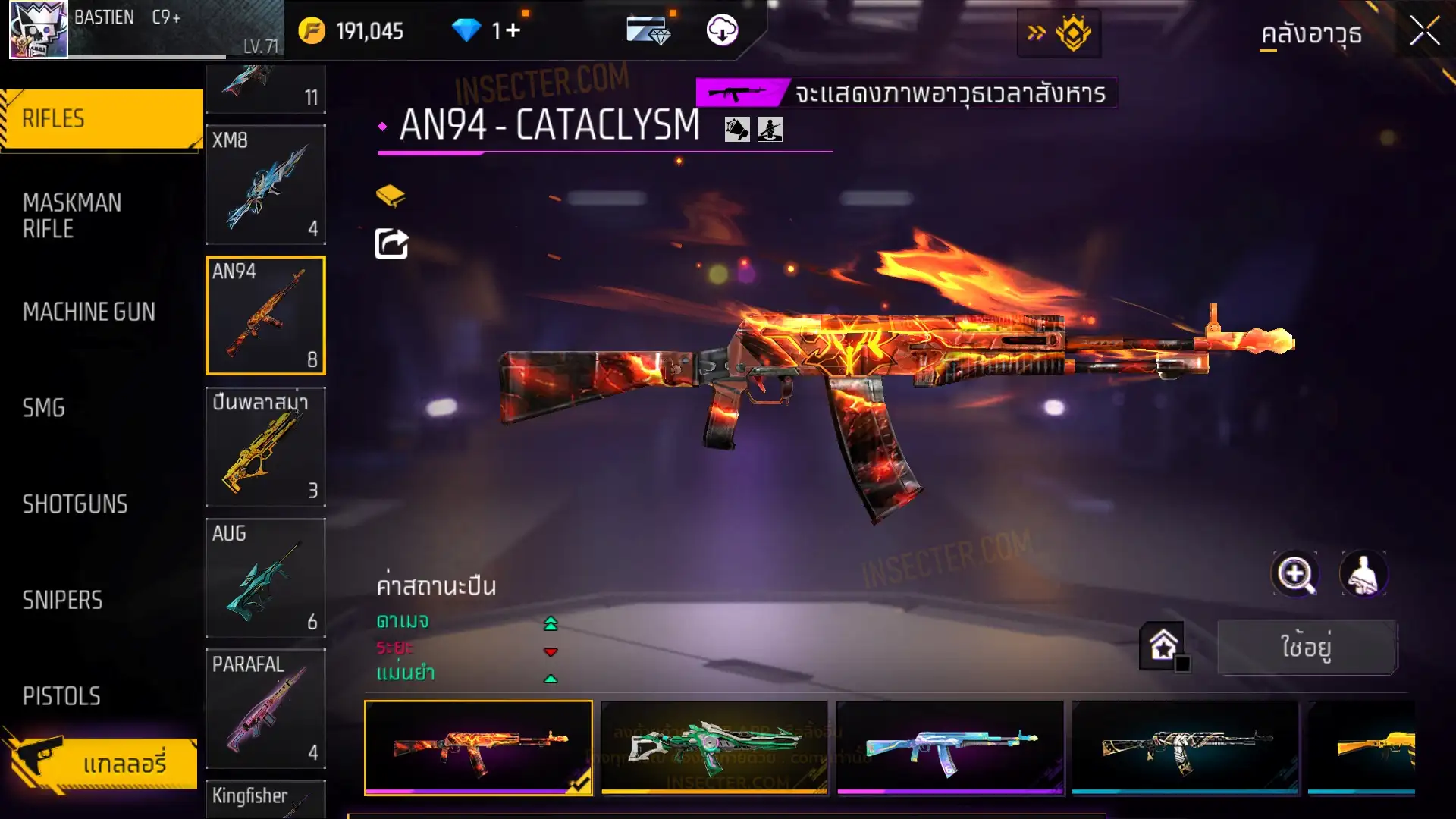Open the MASKMAN RIFLE category
Viewport: 1456px width, 819px height.
[72, 216]
